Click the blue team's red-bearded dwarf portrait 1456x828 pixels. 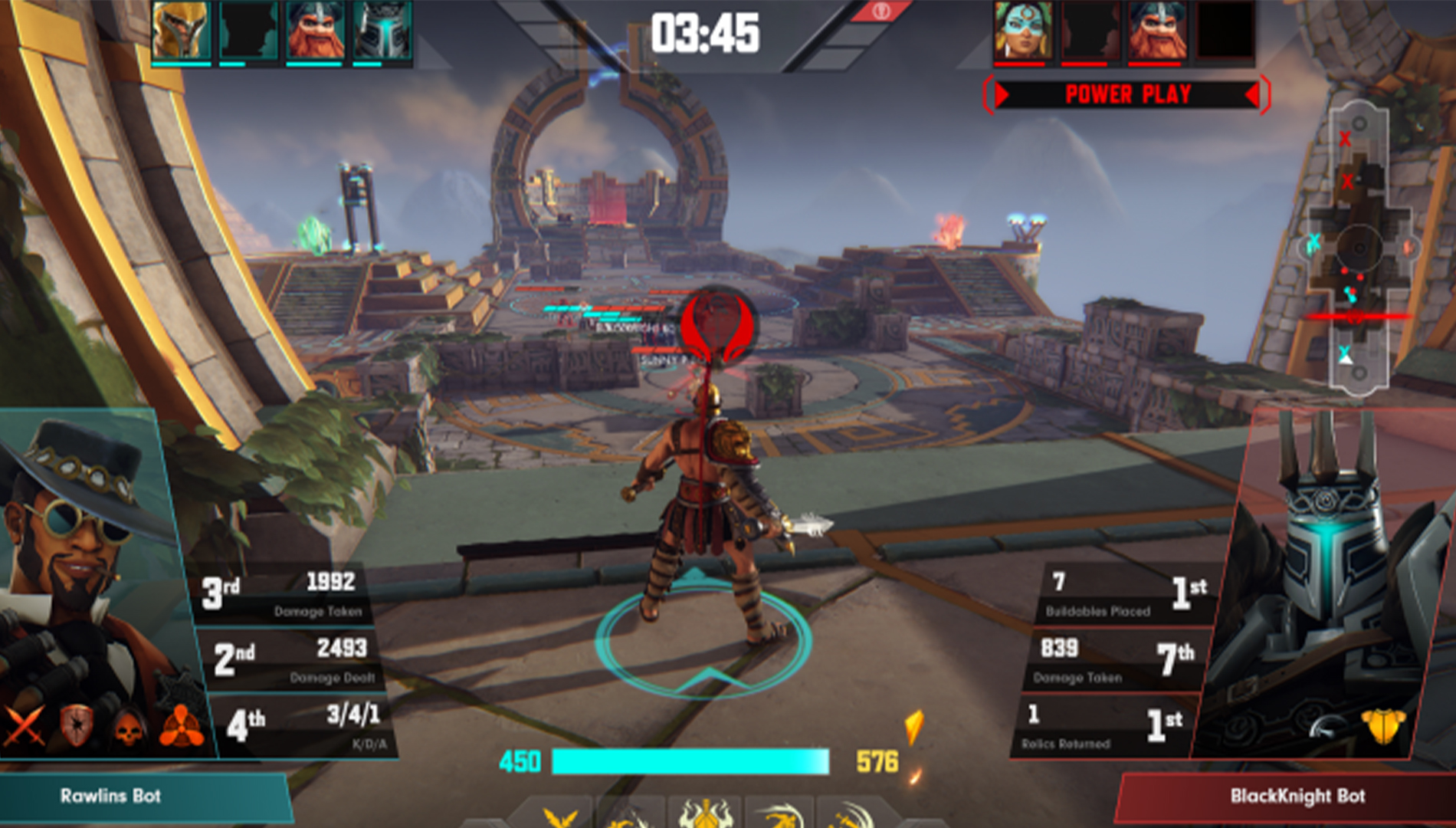(315, 31)
